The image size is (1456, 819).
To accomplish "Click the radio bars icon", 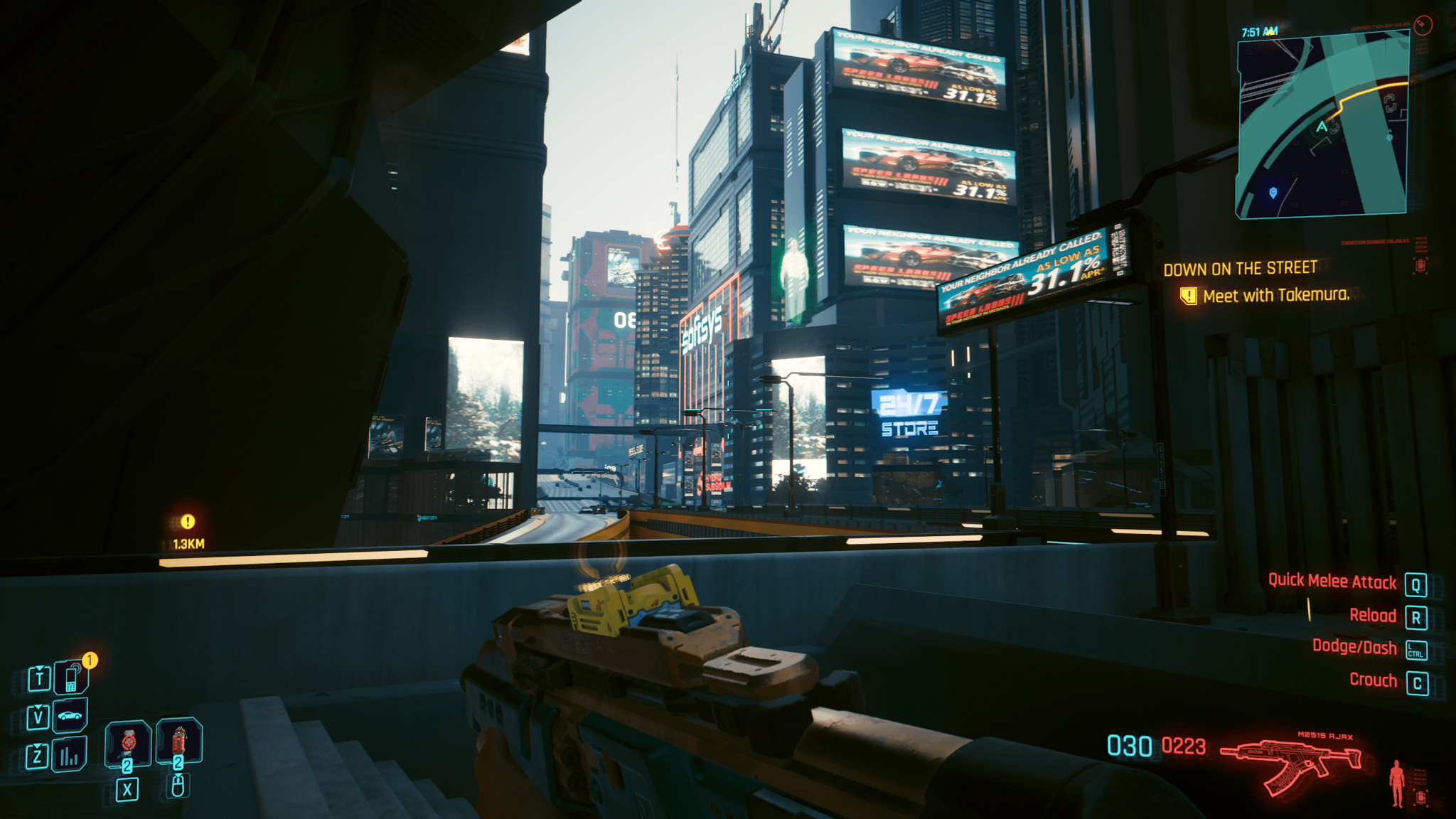I will click(x=70, y=756).
